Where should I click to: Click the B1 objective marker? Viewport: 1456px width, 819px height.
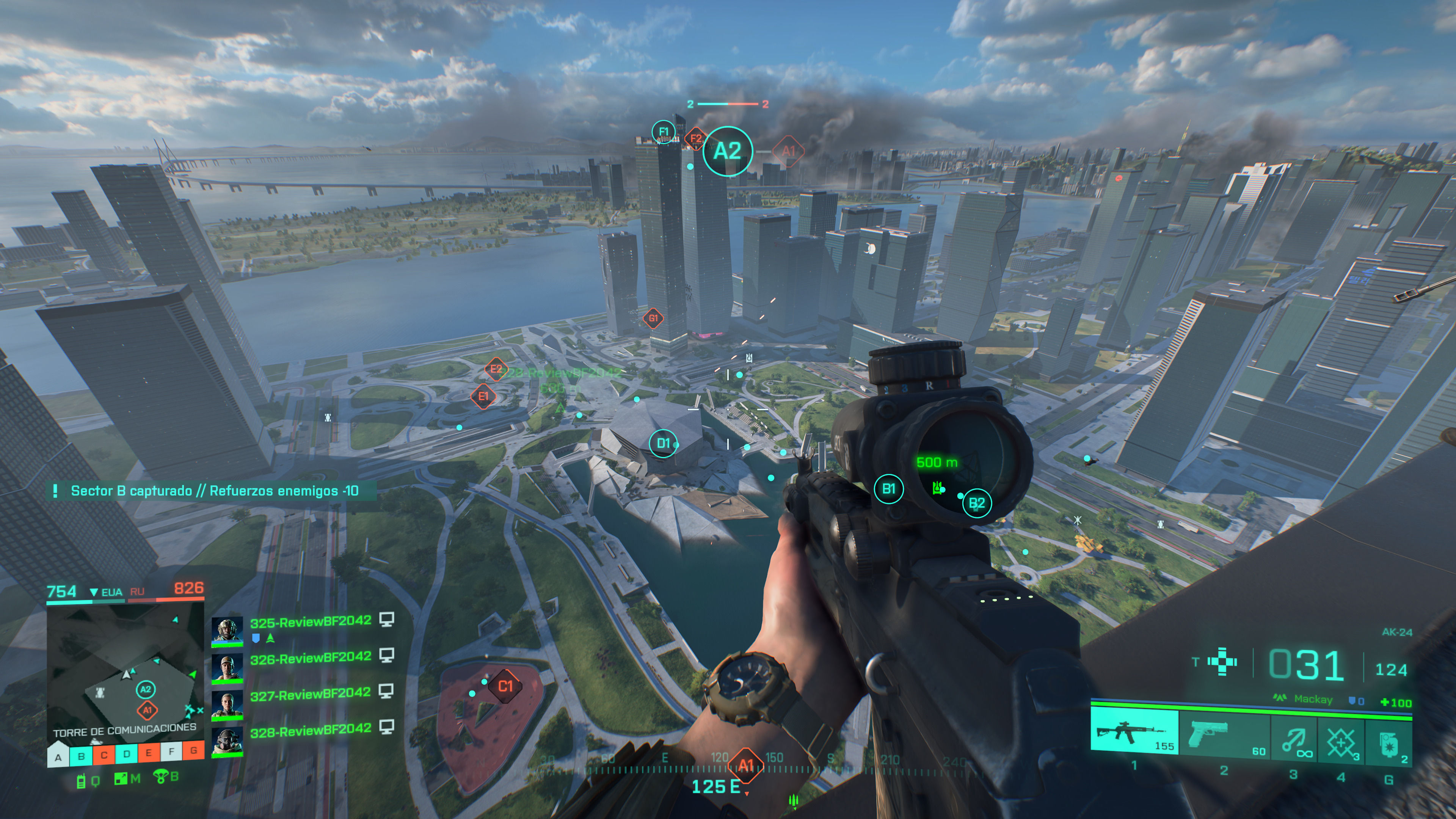(x=888, y=489)
